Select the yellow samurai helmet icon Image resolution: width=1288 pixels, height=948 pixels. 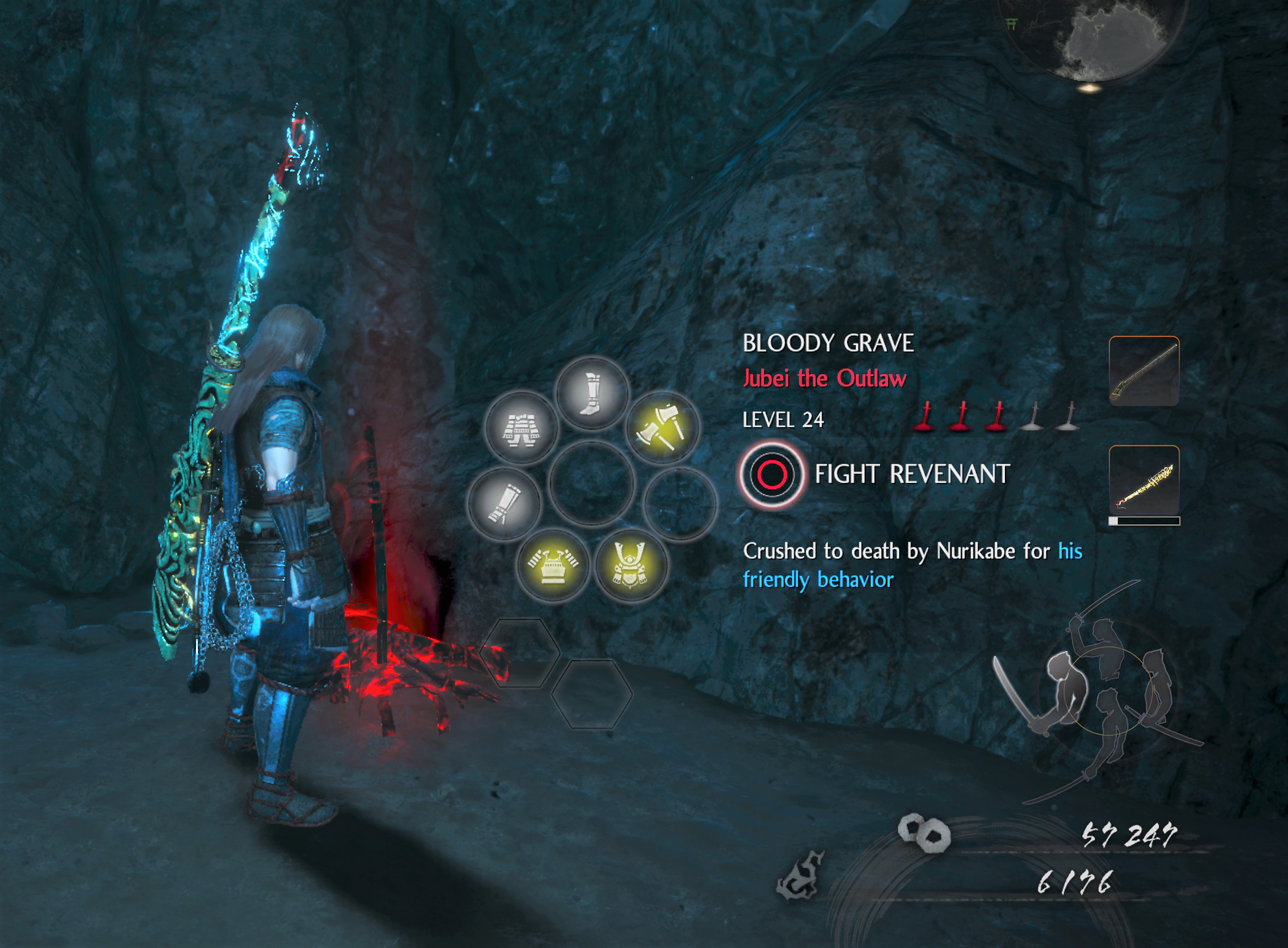tap(630, 565)
